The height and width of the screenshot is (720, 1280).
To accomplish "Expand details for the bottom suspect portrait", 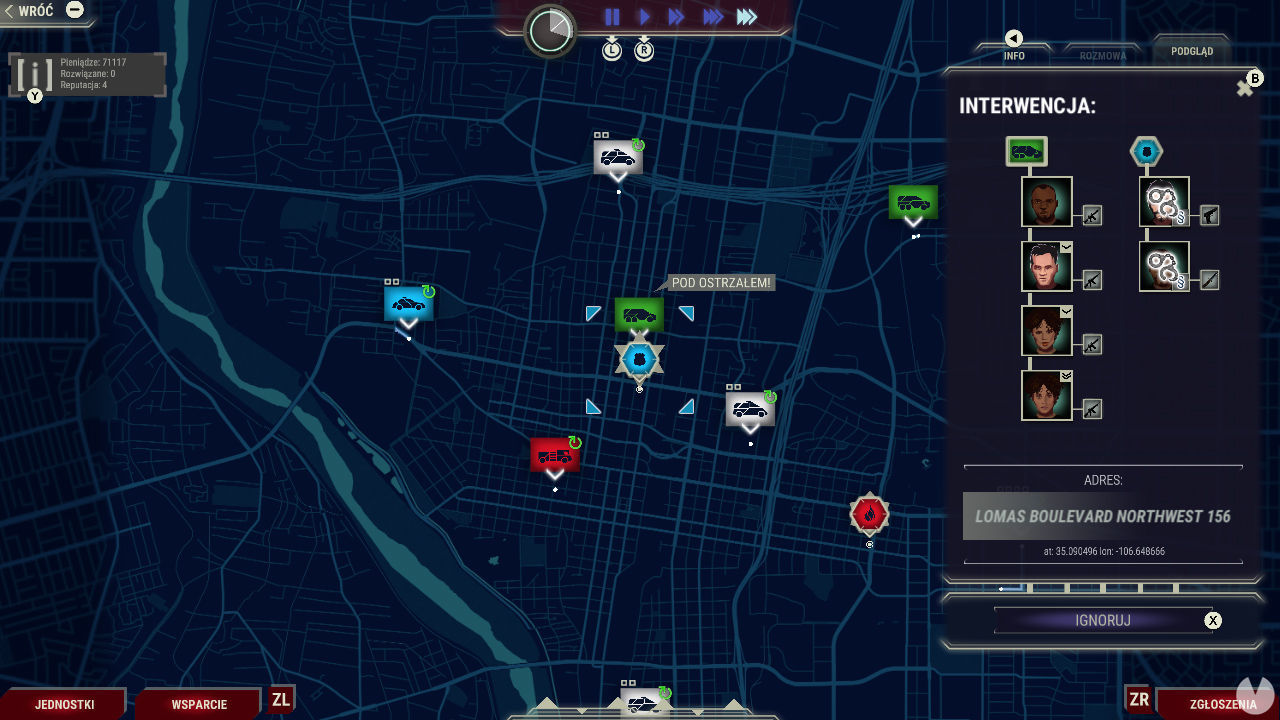I will point(1065,376).
